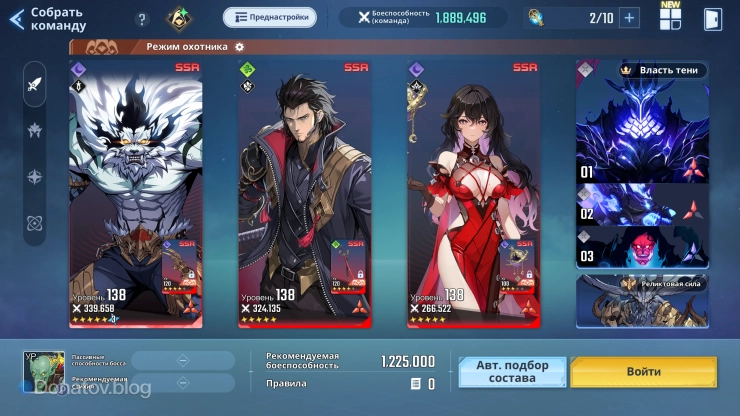Open the question mark help button
The height and width of the screenshot is (416, 740).
(142, 19)
